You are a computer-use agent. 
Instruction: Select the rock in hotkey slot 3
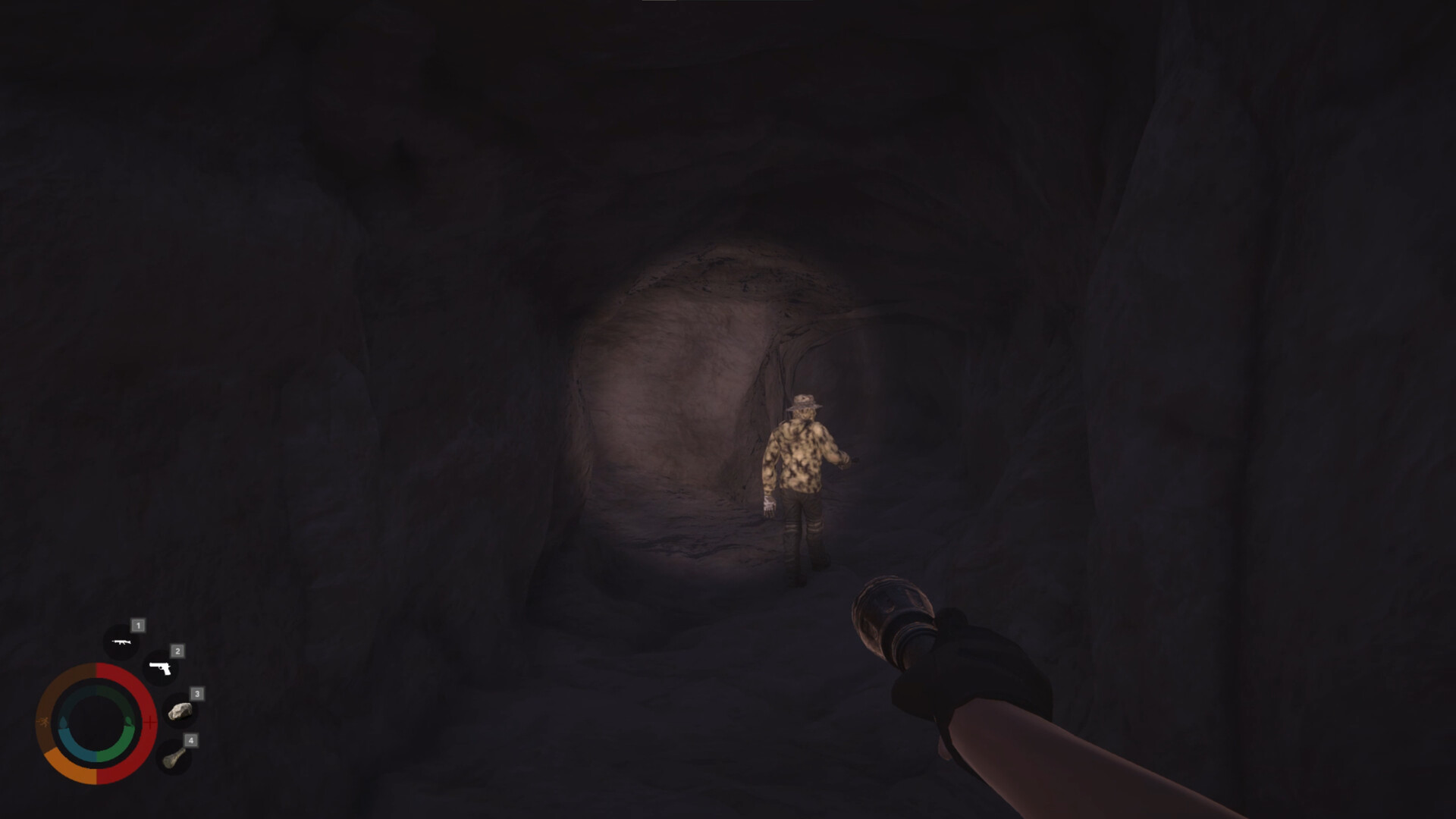coord(181,711)
